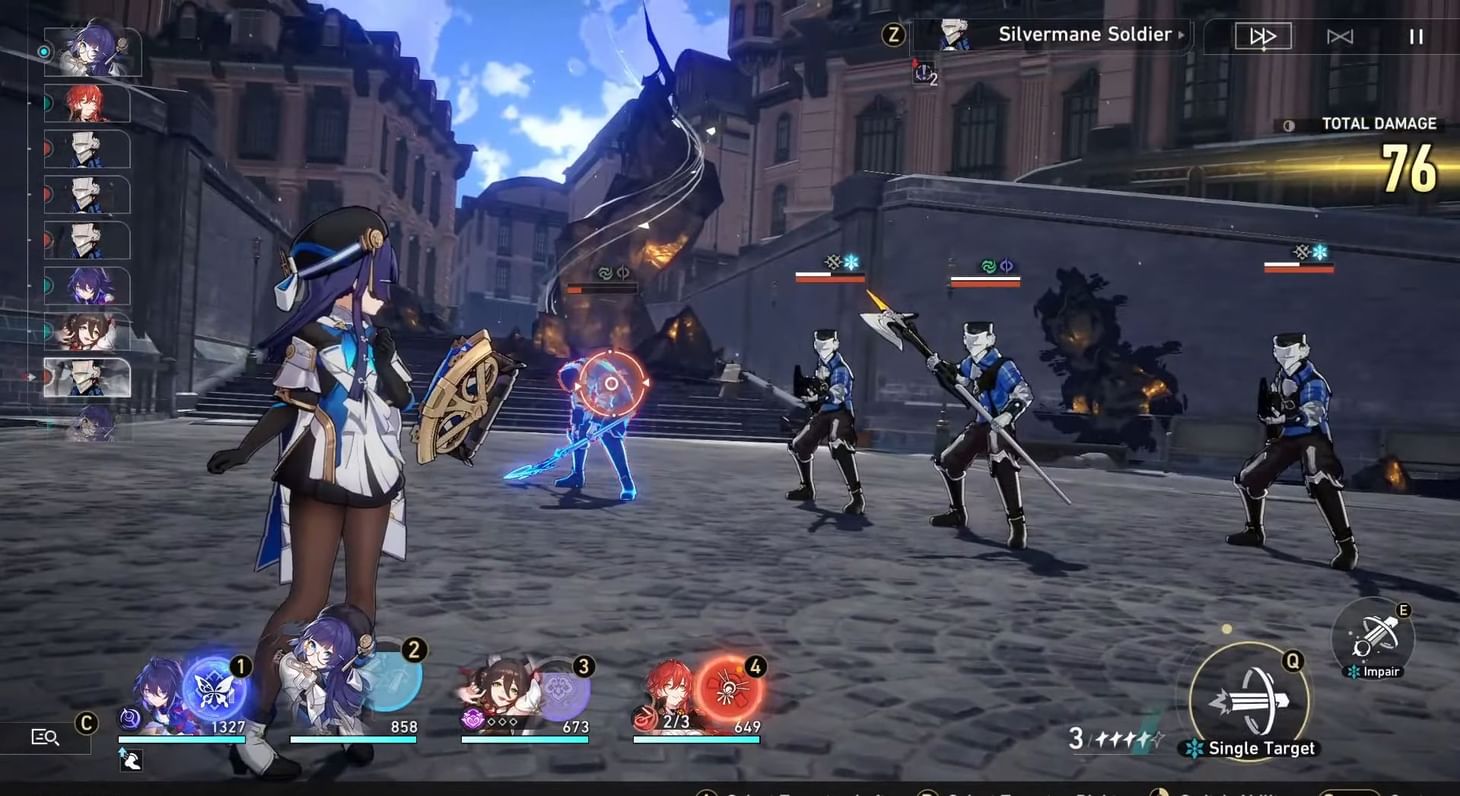This screenshot has height=796, width=1460.
Task: Select the Silvermane Soldier nameplate
Action: pyautogui.click(x=1084, y=34)
